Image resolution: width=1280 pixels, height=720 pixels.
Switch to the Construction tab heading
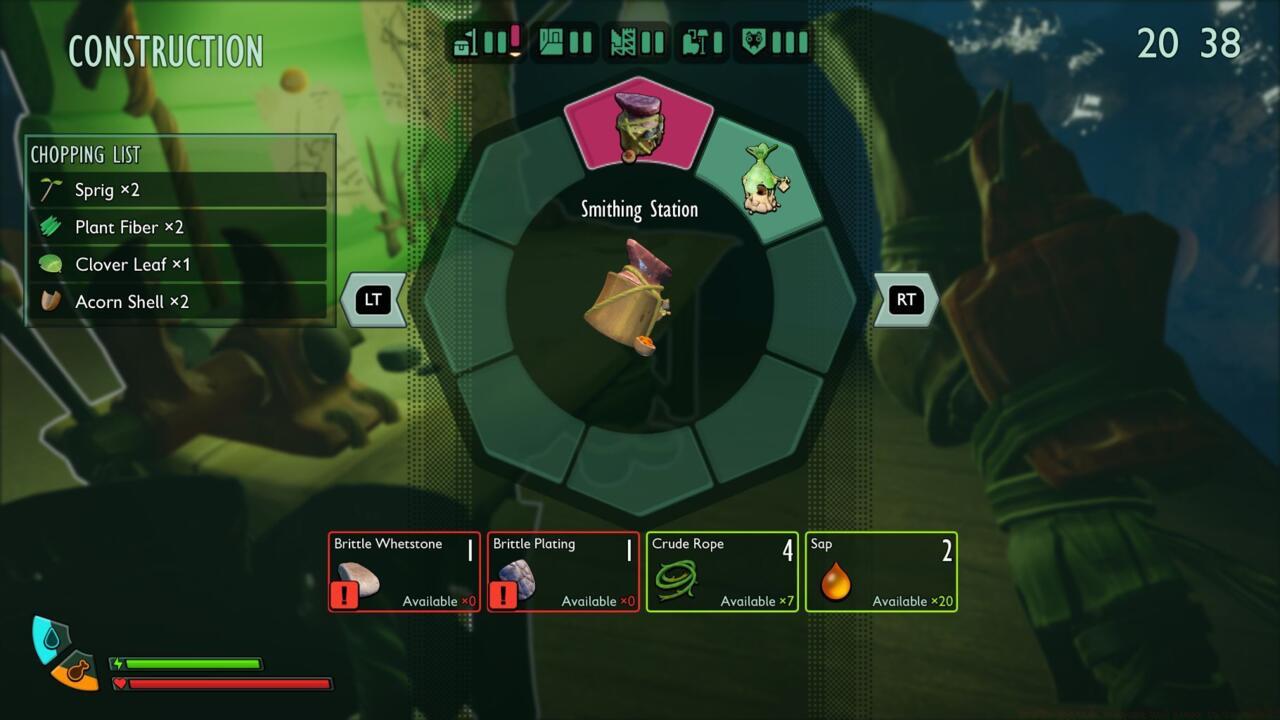(x=165, y=50)
